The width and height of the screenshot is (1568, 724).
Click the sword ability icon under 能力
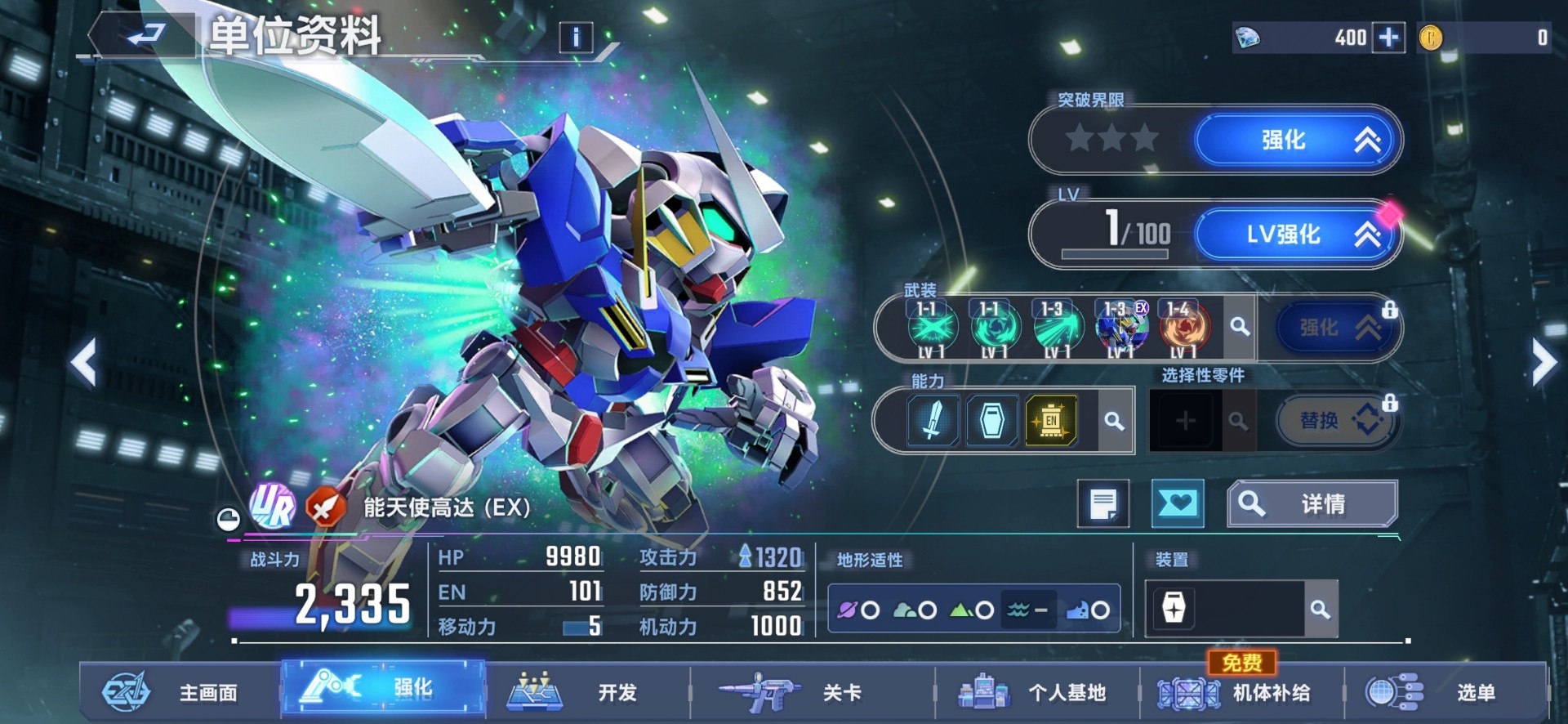tap(931, 420)
